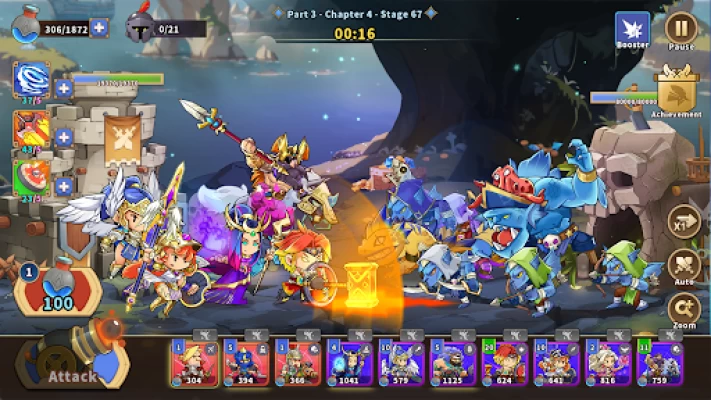Select the red-haired hero card costing 624
The width and height of the screenshot is (711, 400).
[x=501, y=362]
